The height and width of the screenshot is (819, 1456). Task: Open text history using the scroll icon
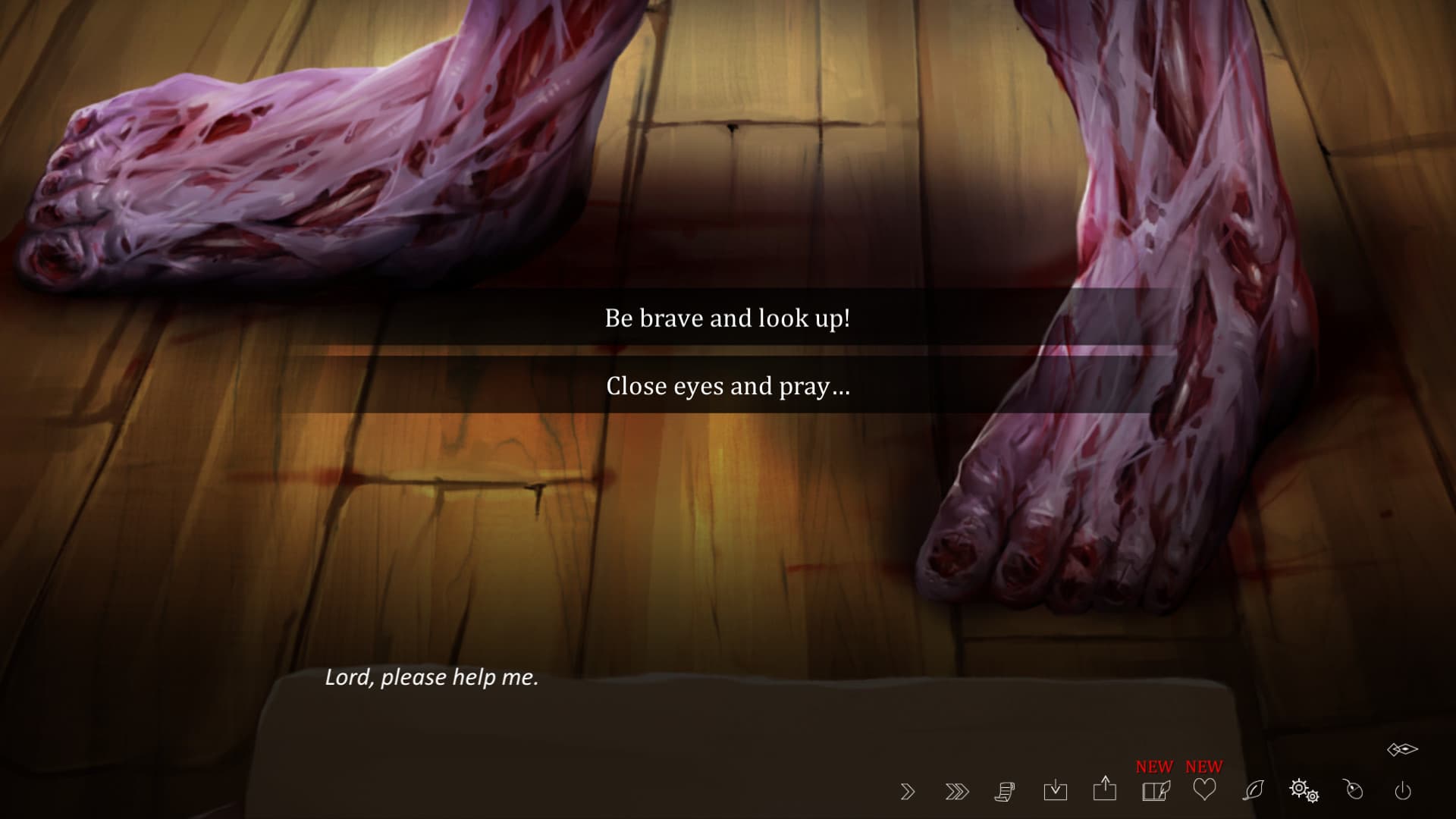(x=1005, y=792)
